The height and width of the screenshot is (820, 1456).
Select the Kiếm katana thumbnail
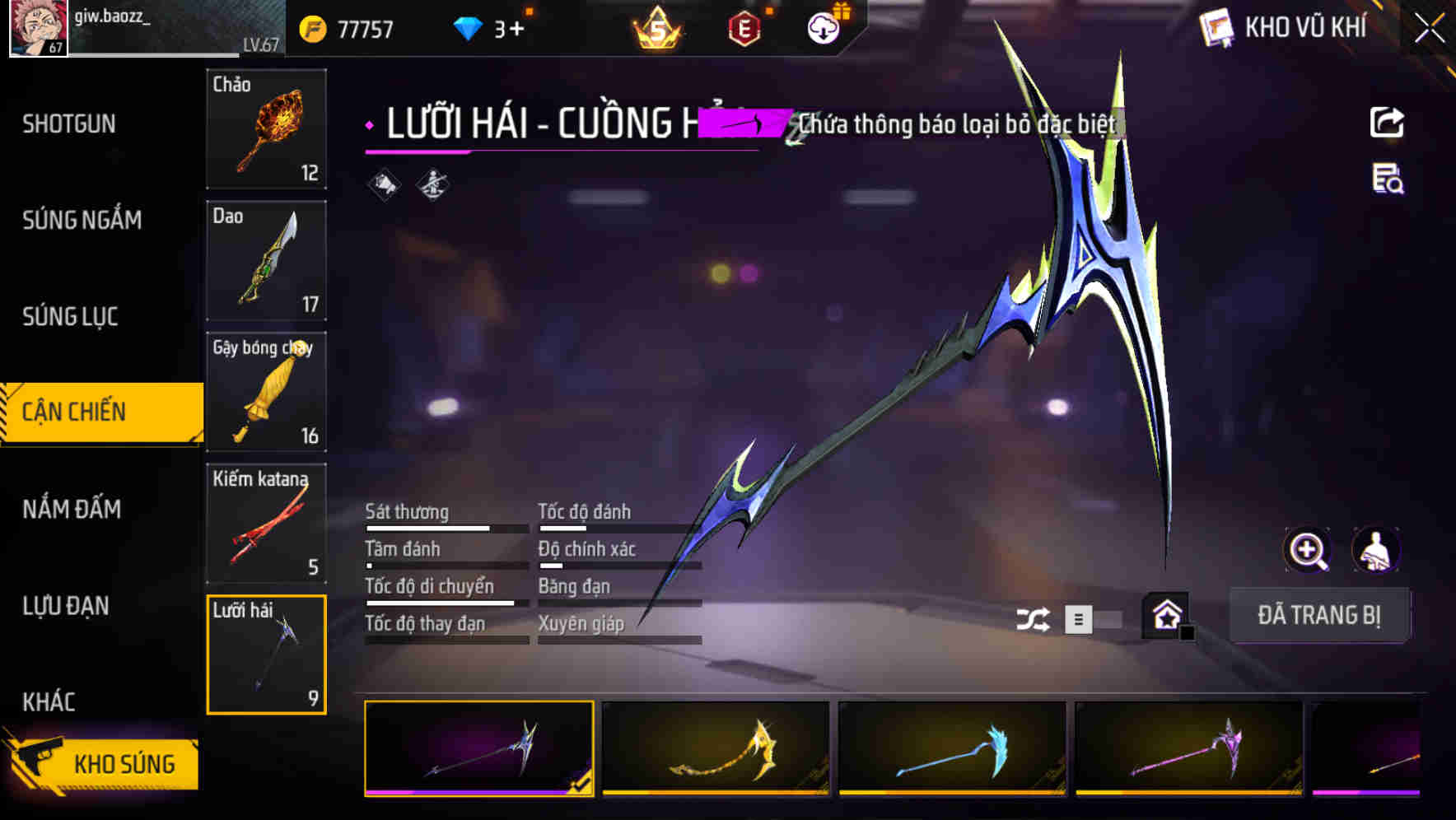[266, 522]
